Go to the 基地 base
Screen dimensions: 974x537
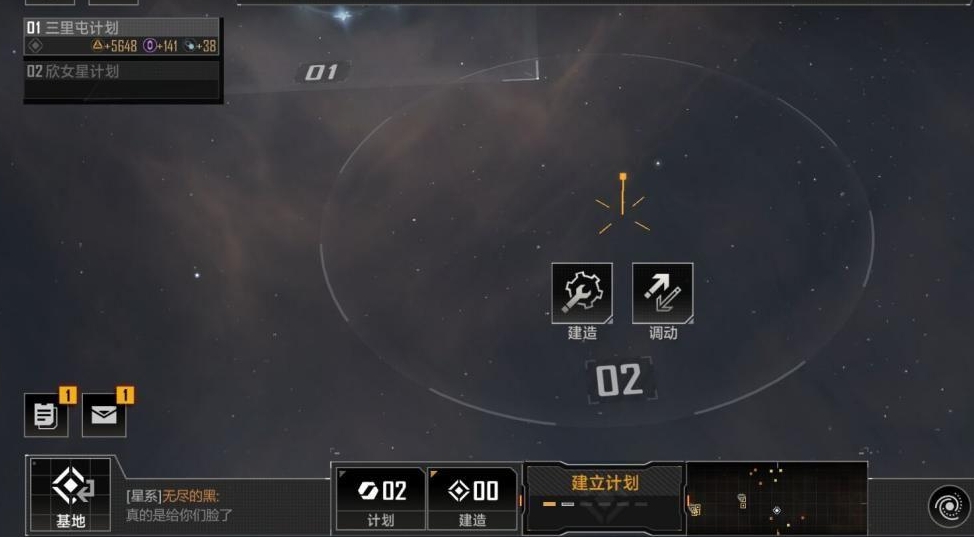point(70,494)
